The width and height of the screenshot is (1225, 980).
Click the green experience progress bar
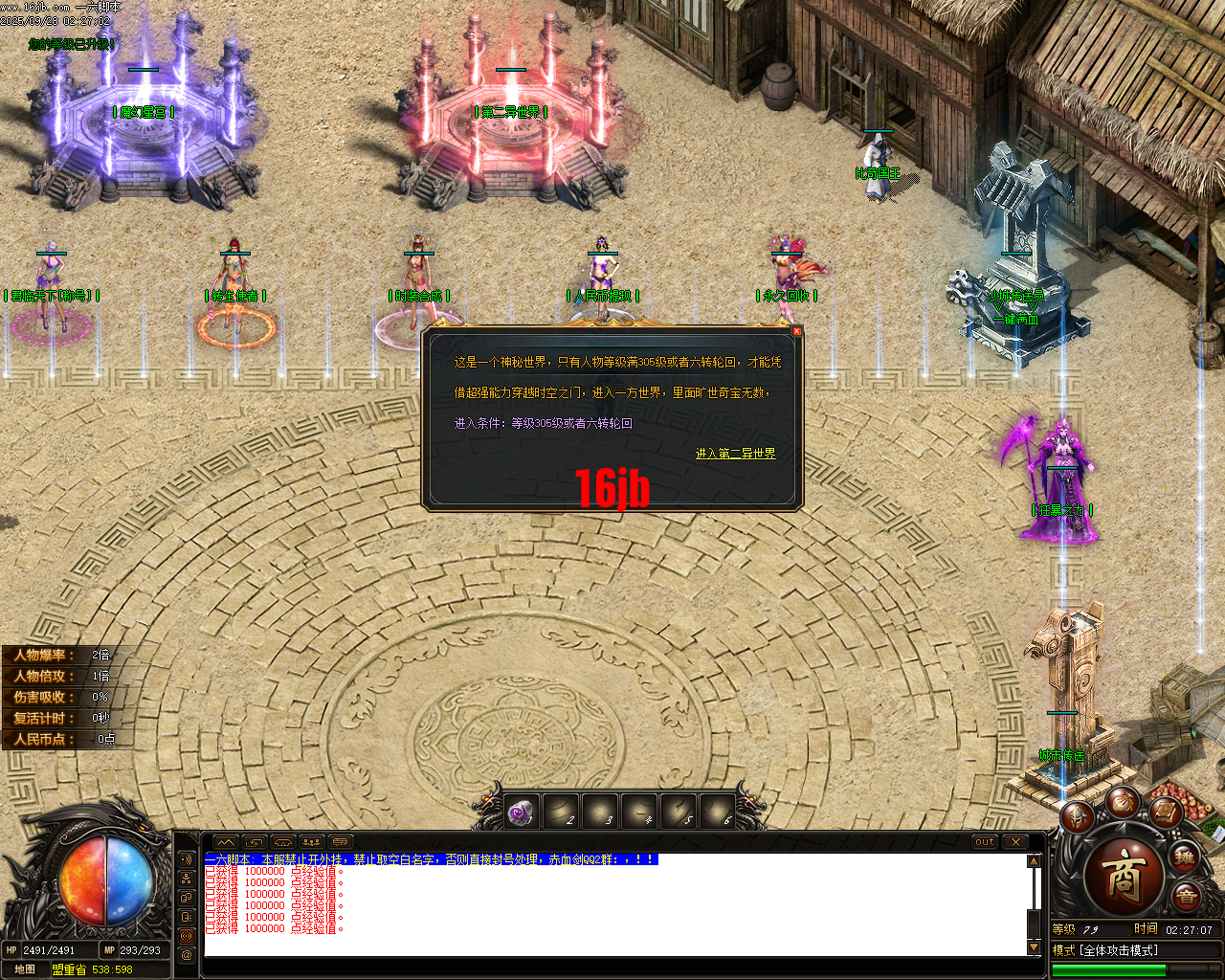(x=1110, y=970)
